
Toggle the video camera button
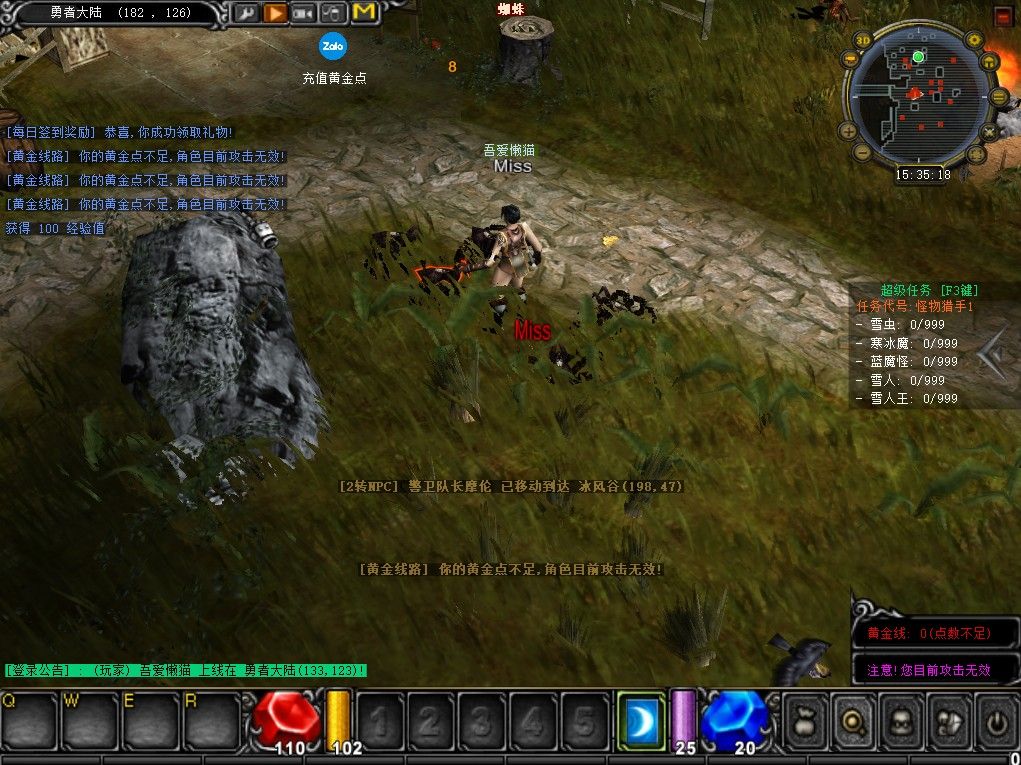pos(304,13)
